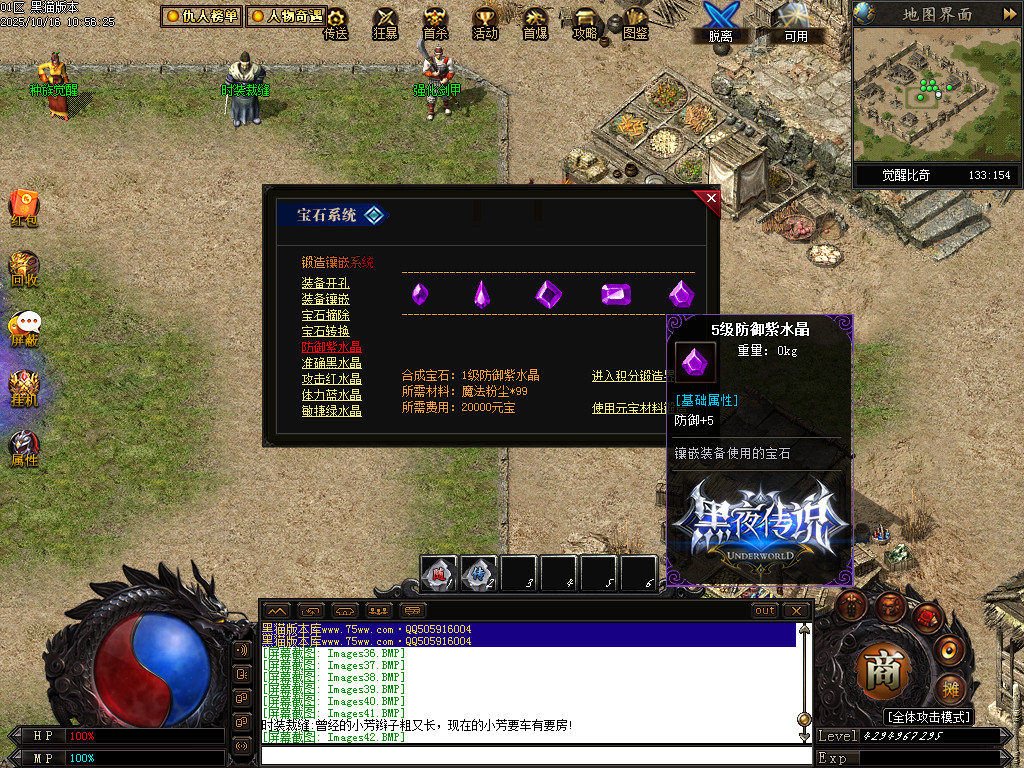Close the 宝石系统 gem window
Image resolution: width=1024 pixels, height=768 pixels.
click(712, 198)
